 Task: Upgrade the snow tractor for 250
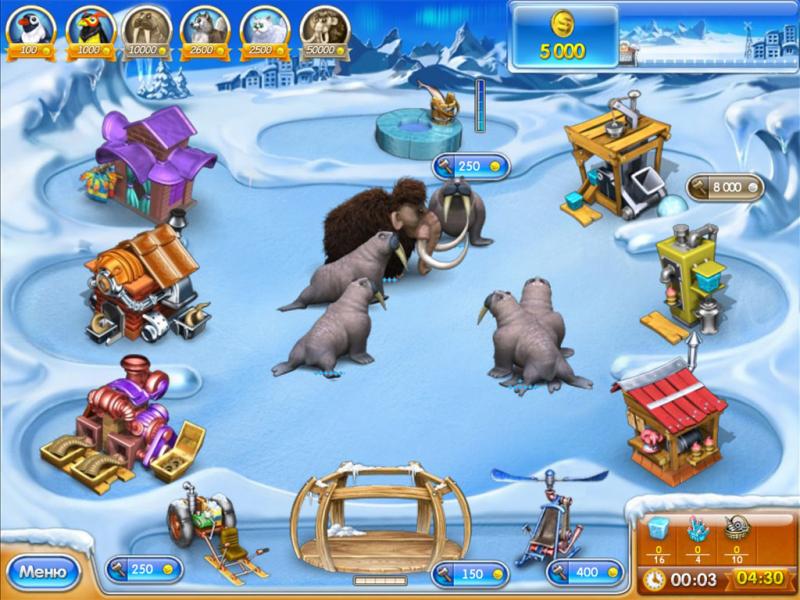(144, 569)
